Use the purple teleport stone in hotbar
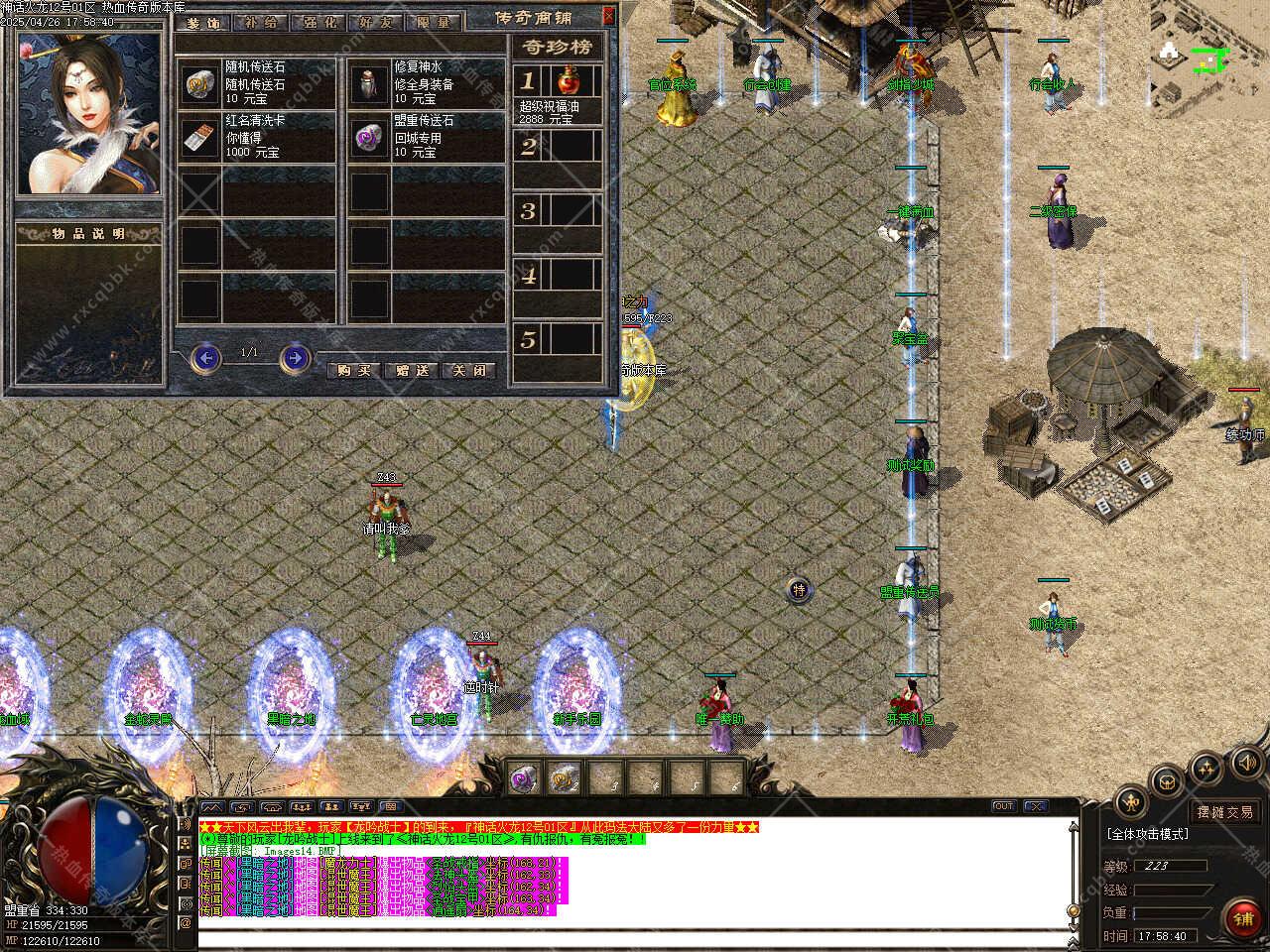1270x952 pixels. [x=524, y=778]
